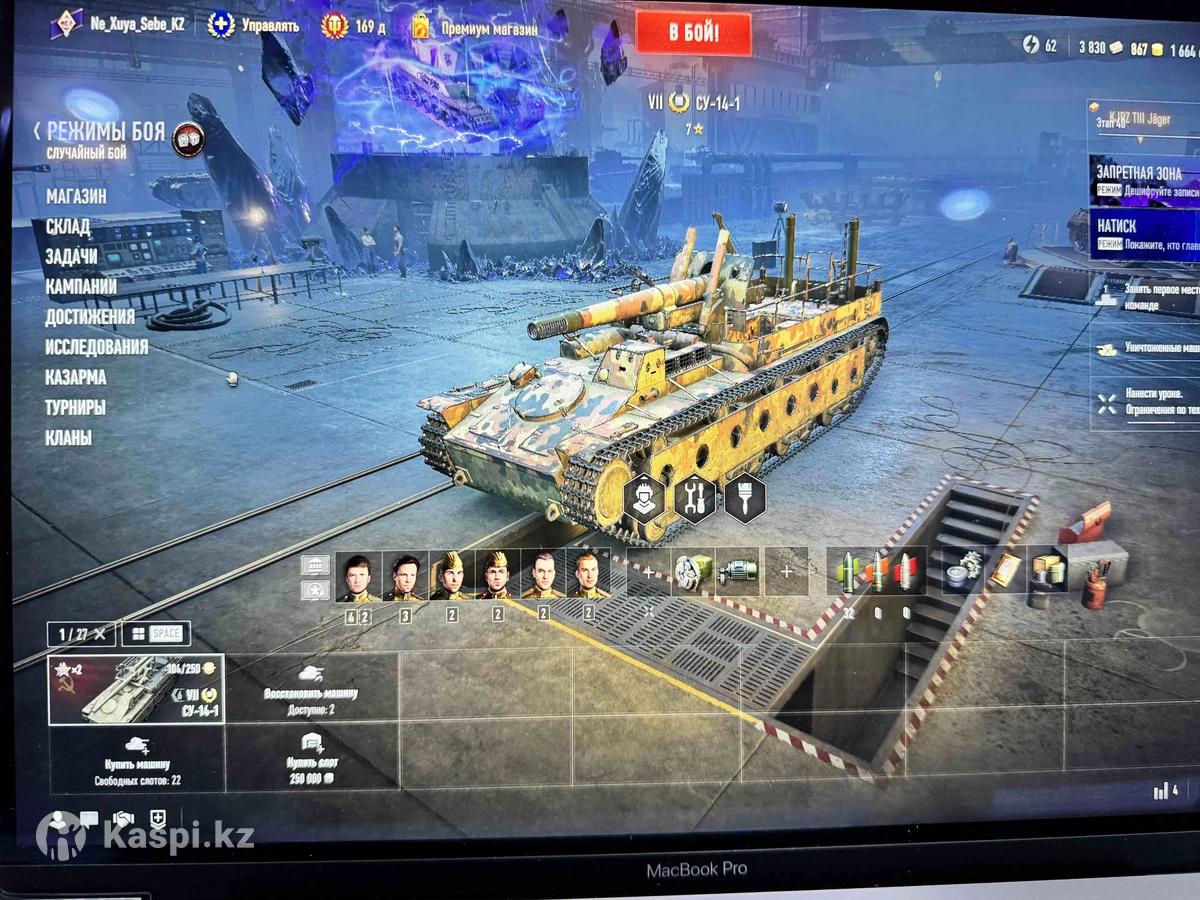Open the ТУРНИРЫ menu
Screen dimensions: 1200x900
tap(75, 407)
